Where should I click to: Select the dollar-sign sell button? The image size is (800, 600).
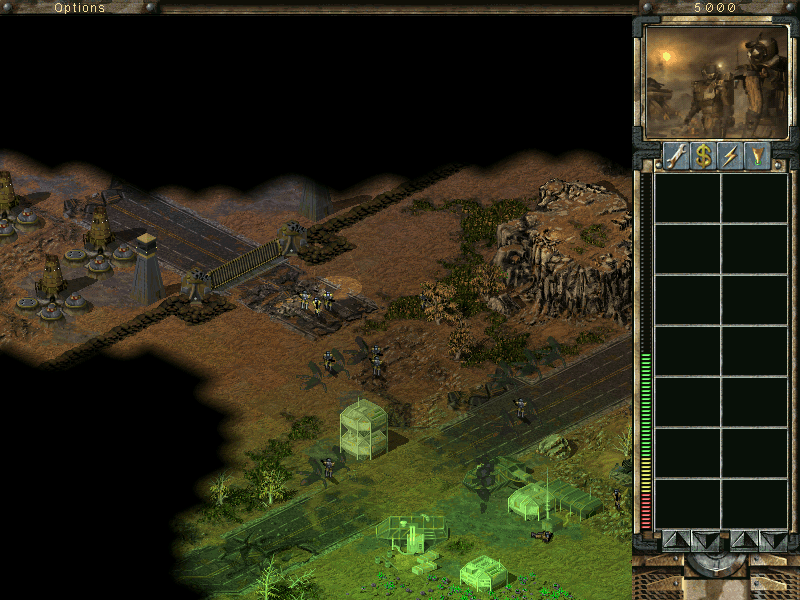coord(704,155)
